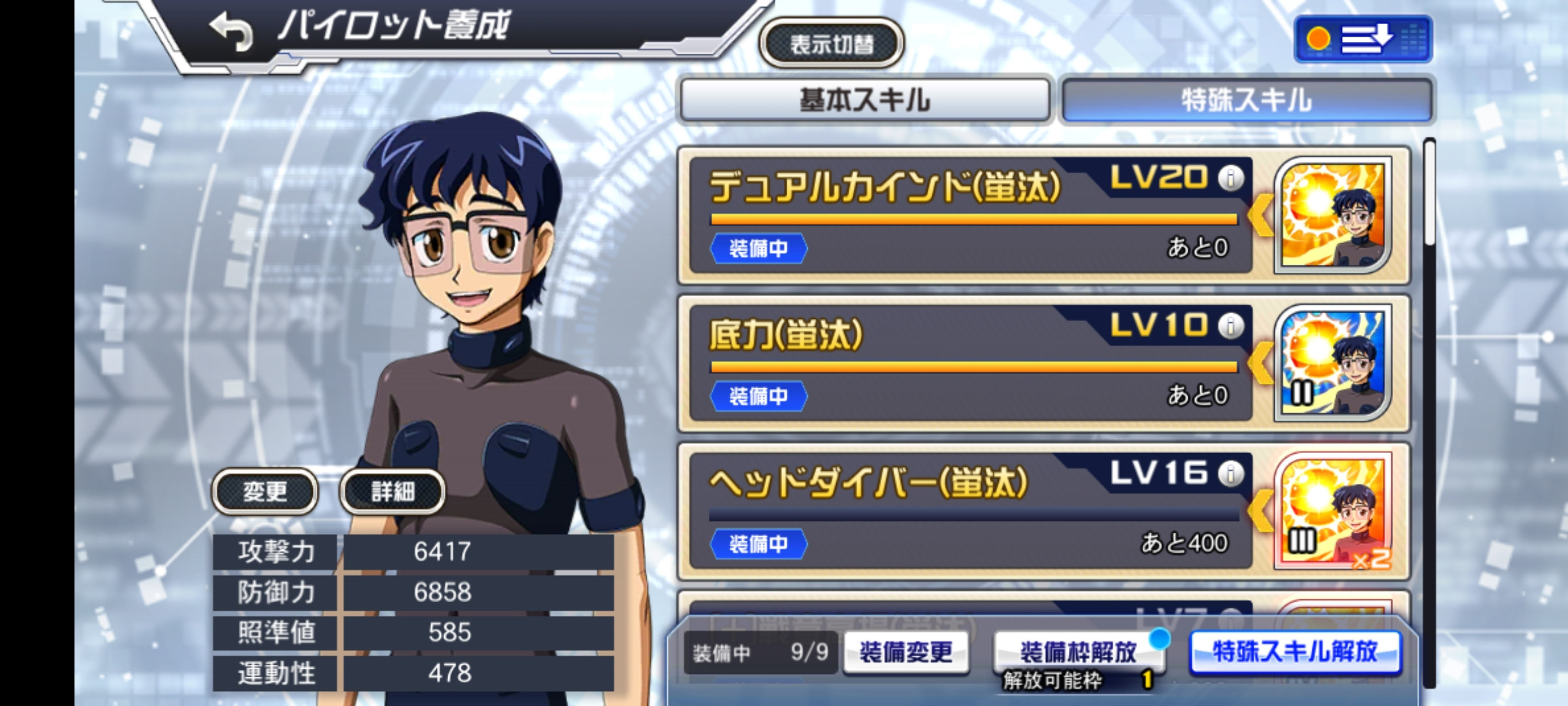The width and height of the screenshot is (1568, 706).
Task: Show info for the LV10 底力 skill
Action: [x=1231, y=326]
